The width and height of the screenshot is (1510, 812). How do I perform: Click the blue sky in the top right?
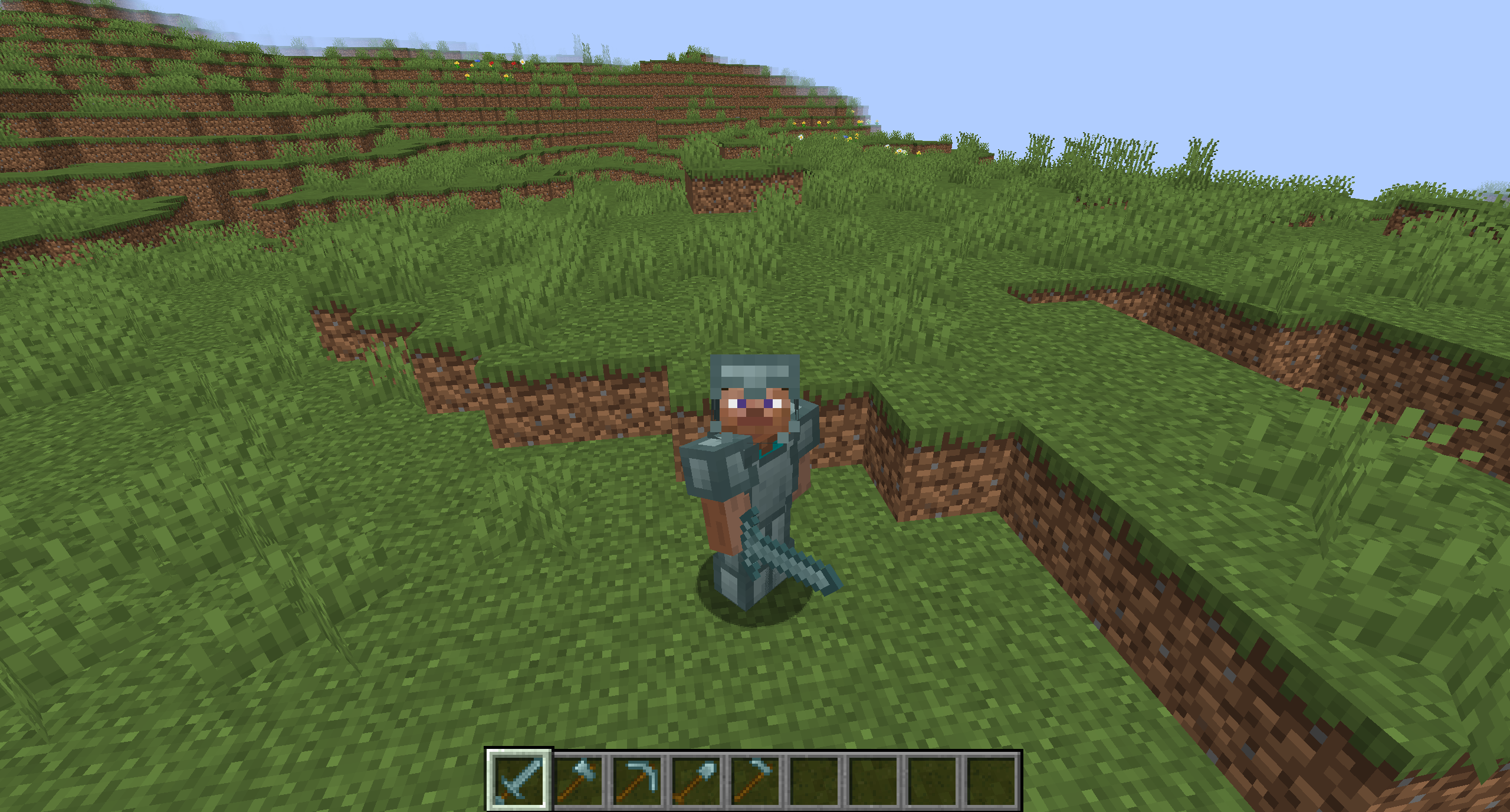pos(1357,59)
